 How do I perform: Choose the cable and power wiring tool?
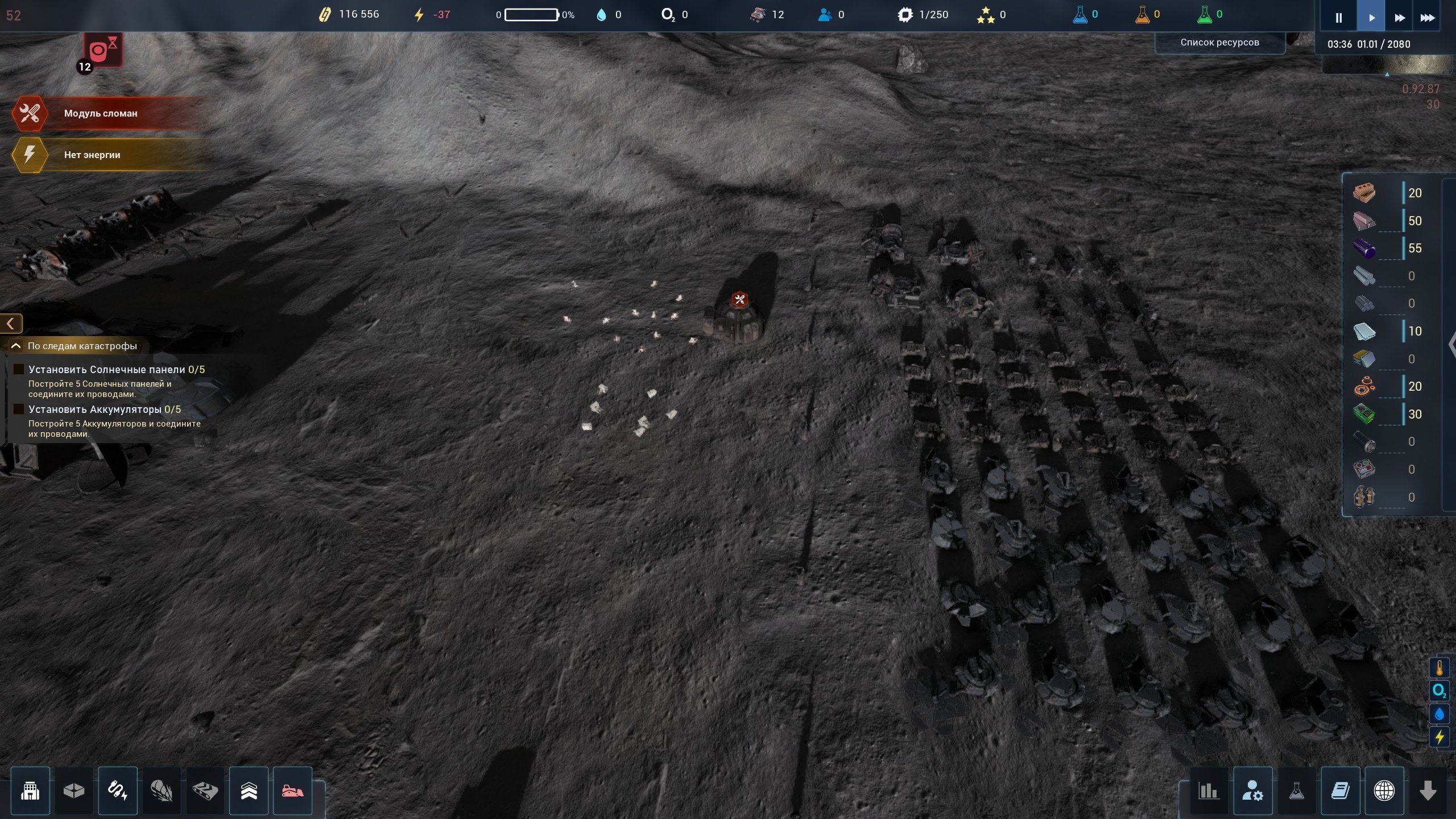118,791
